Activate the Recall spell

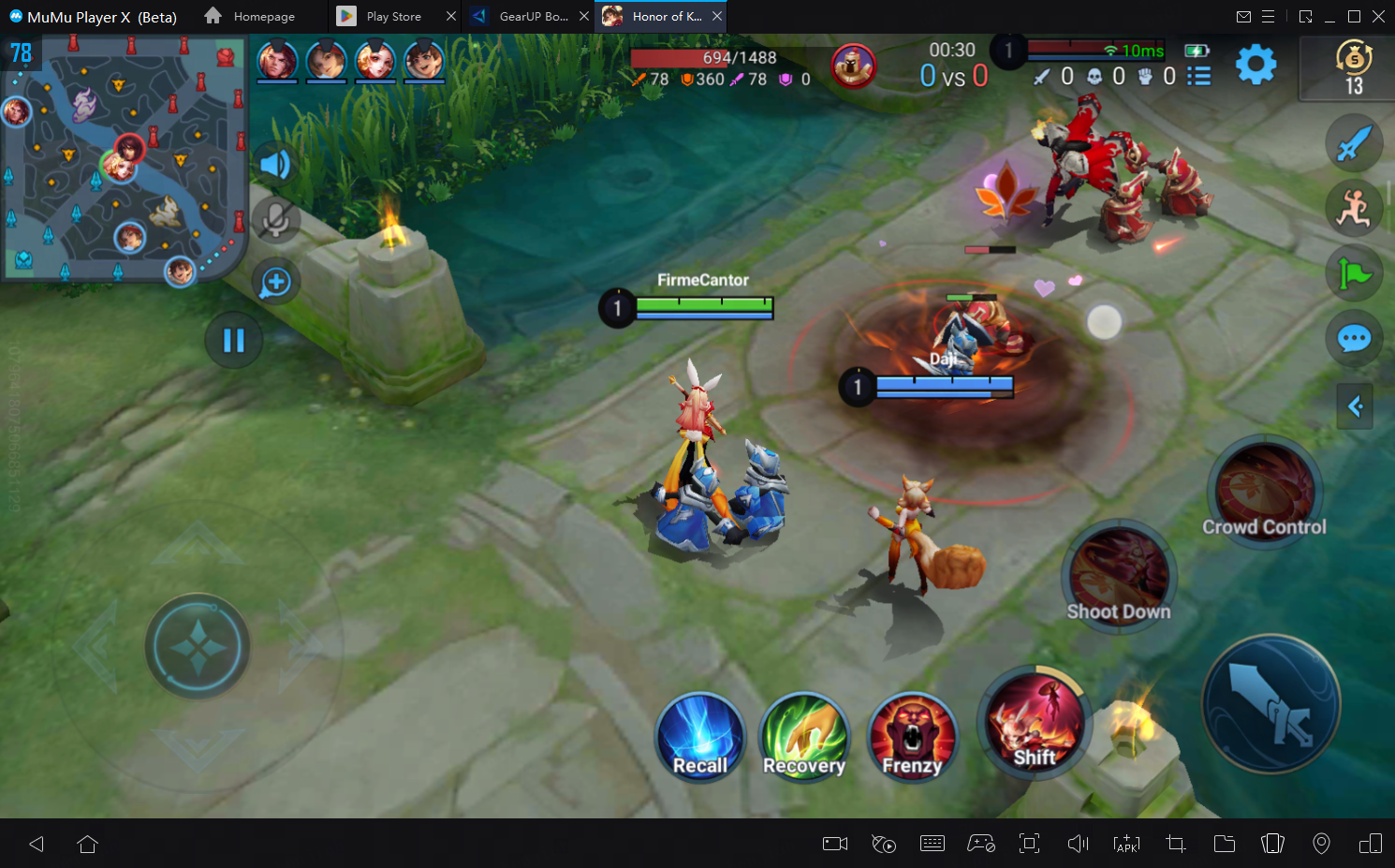(x=699, y=737)
